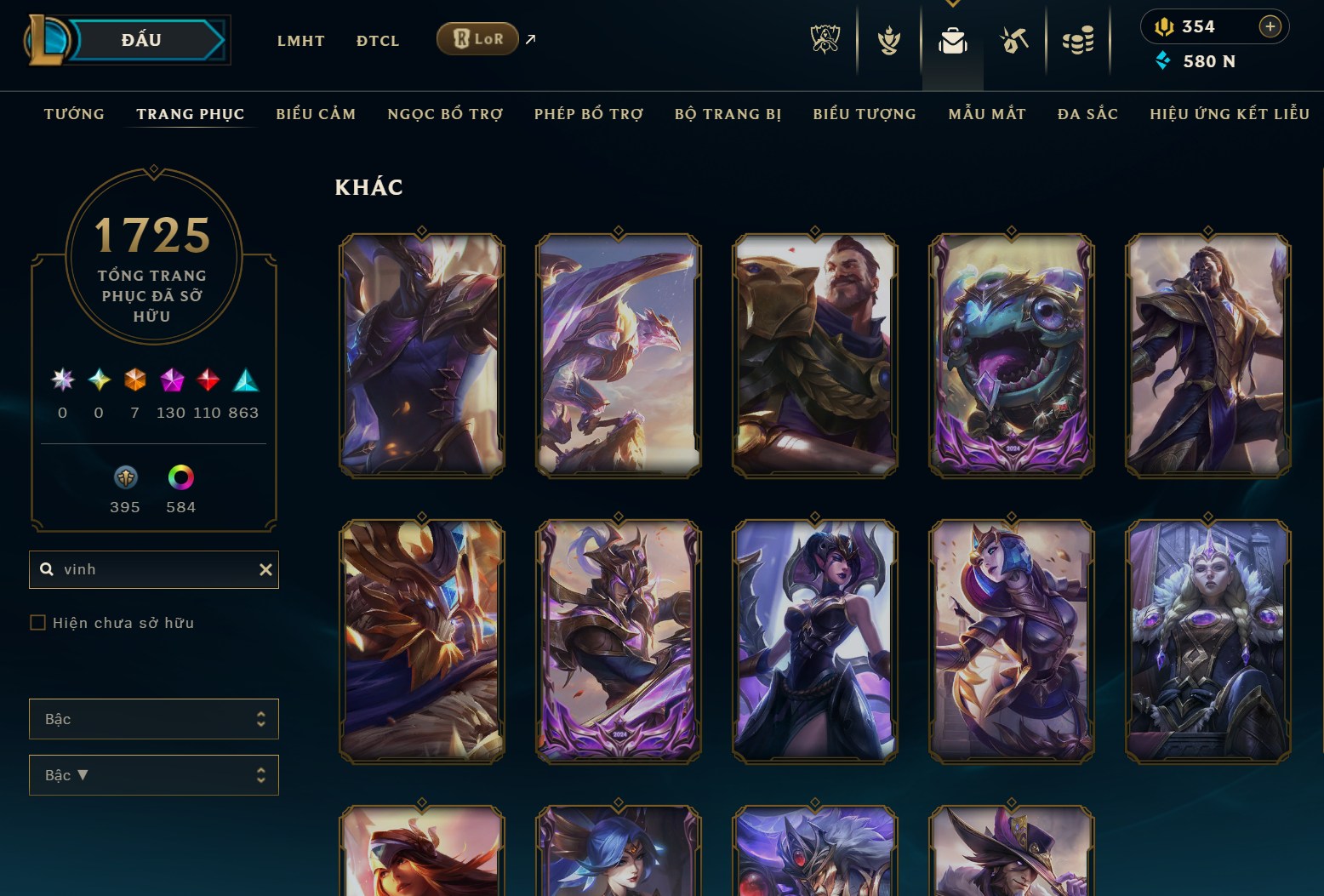
Task: Switch to the TƯỚNG tab
Action: (x=74, y=113)
